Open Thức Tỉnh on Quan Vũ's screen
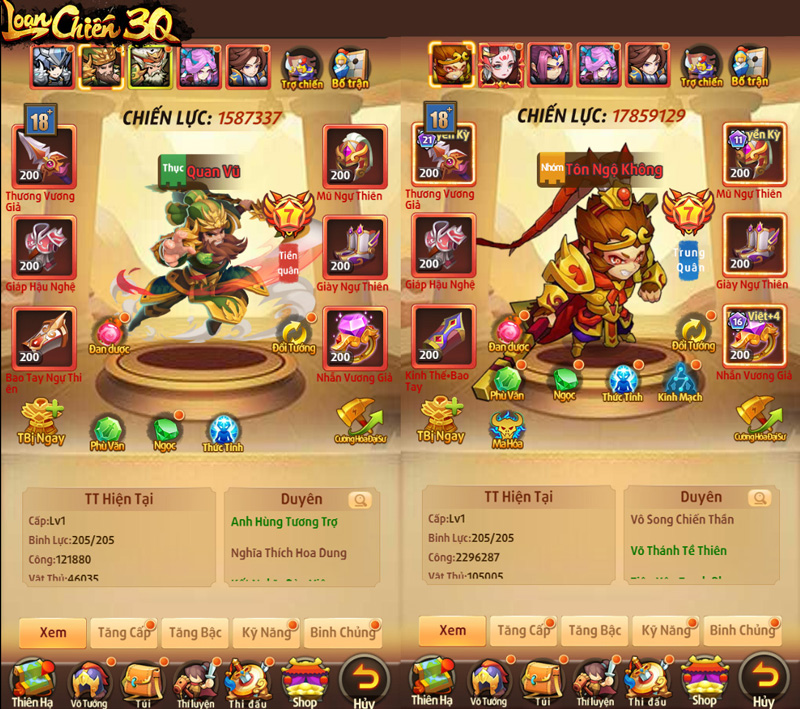This screenshot has width=800, height=709. coord(223,433)
